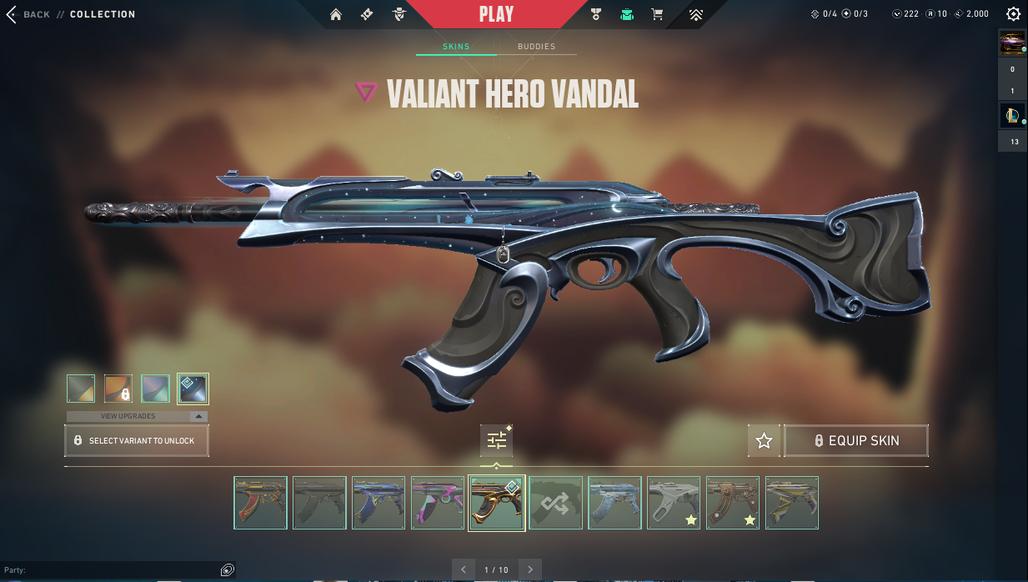Equip the Valiant Hero Vandal skin
This screenshot has height=582, width=1028.
[x=856, y=440]
